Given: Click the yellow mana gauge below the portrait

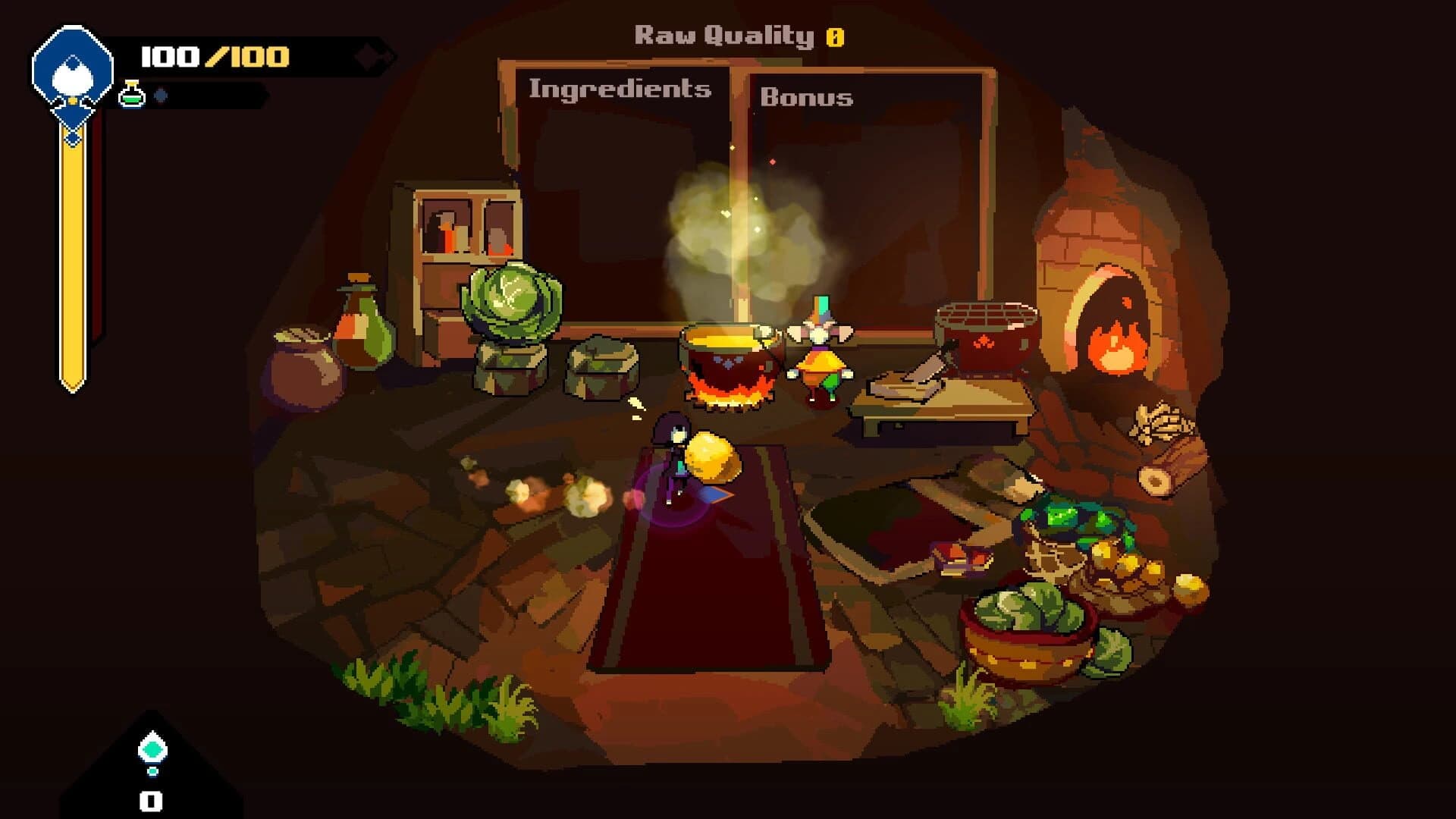Looking at the screenshot, I should tap(72, 250).
